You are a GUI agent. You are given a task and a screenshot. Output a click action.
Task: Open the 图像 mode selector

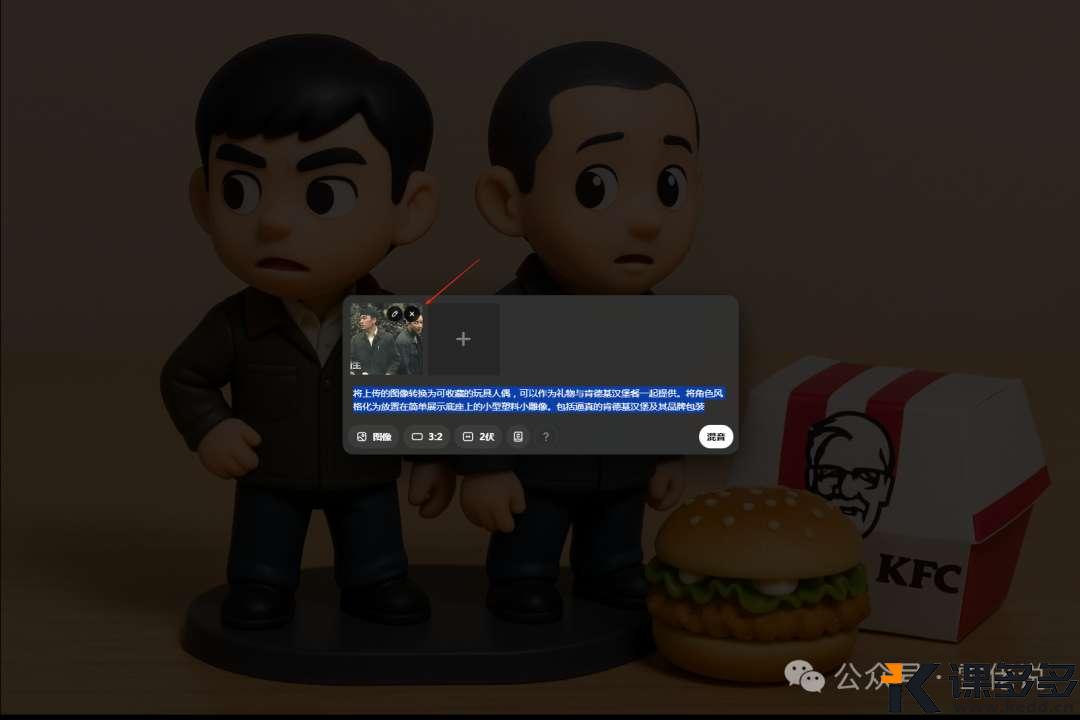pos(374,437)
